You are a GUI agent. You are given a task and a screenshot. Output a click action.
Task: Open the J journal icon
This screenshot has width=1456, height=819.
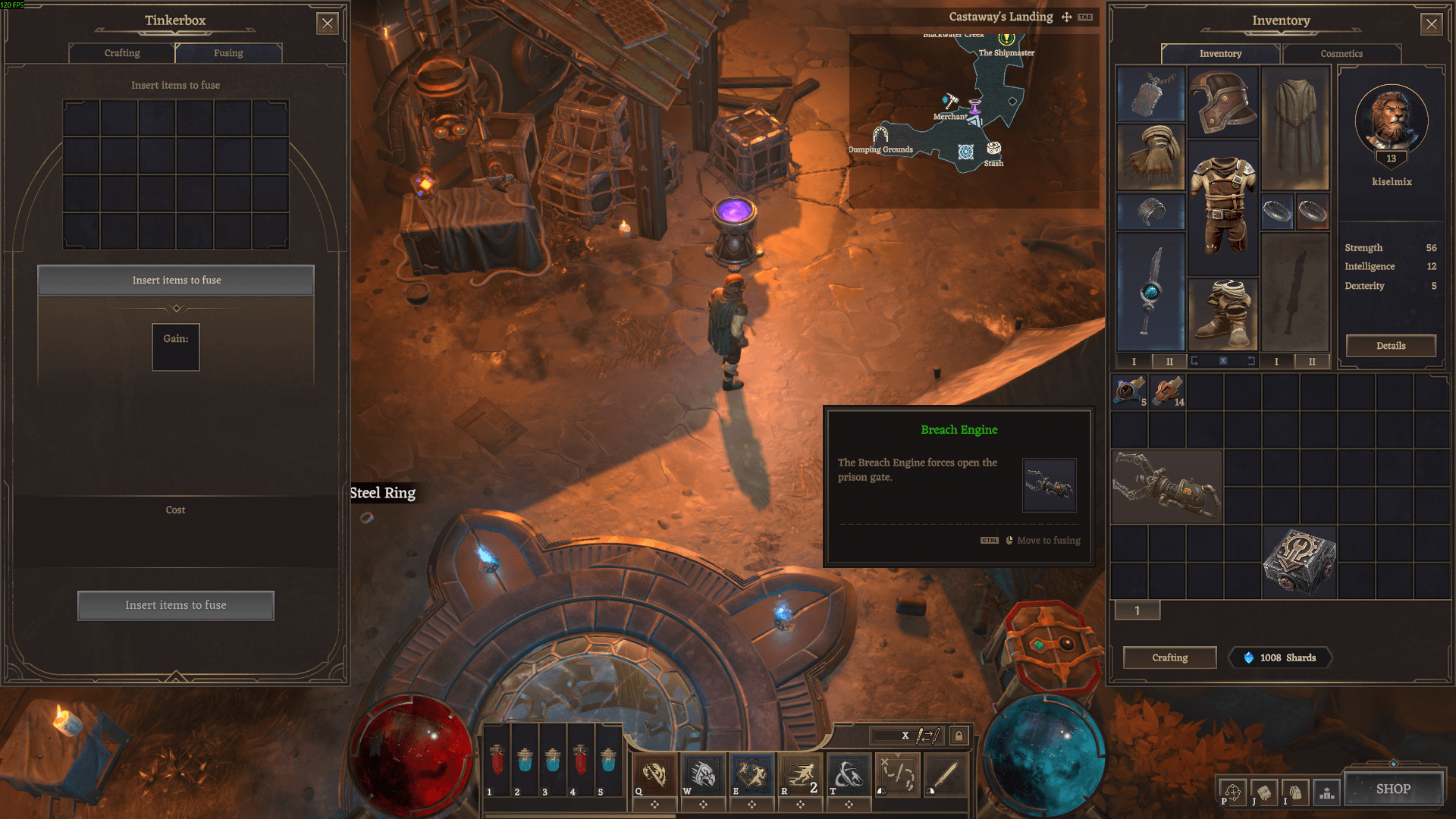(x=1264, y=792)
